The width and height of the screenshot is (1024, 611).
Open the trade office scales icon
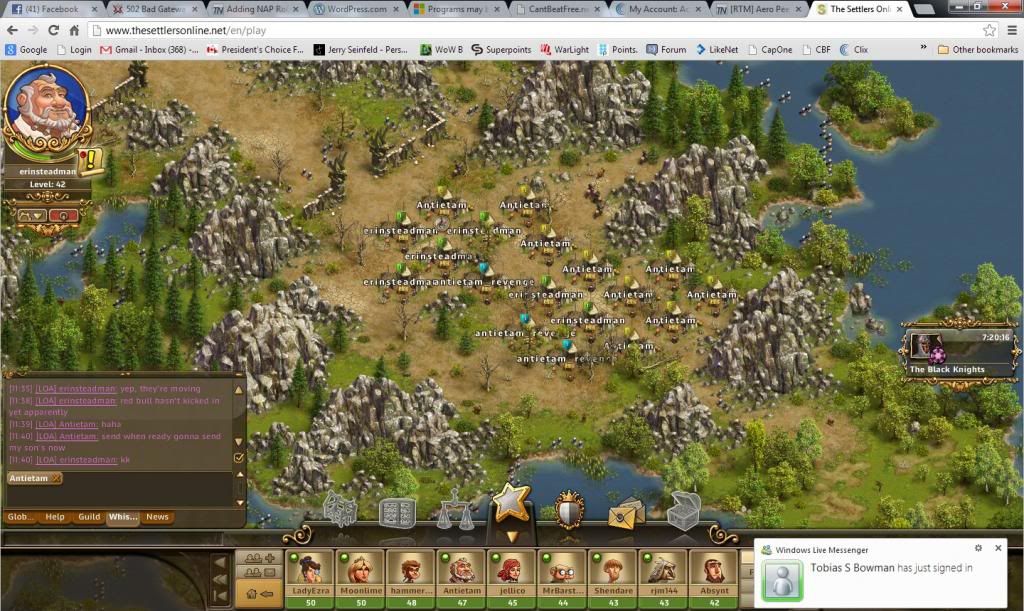pos(456,512)
